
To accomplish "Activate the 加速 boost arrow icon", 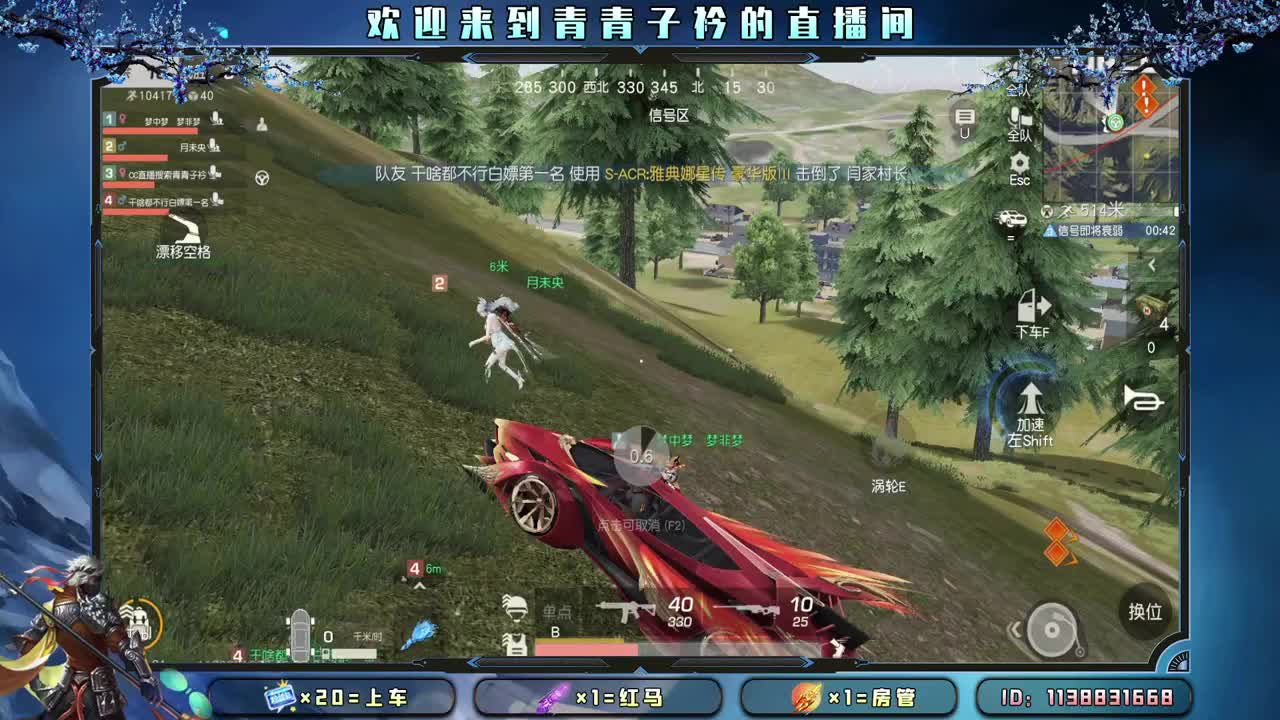I will 1030,398.
